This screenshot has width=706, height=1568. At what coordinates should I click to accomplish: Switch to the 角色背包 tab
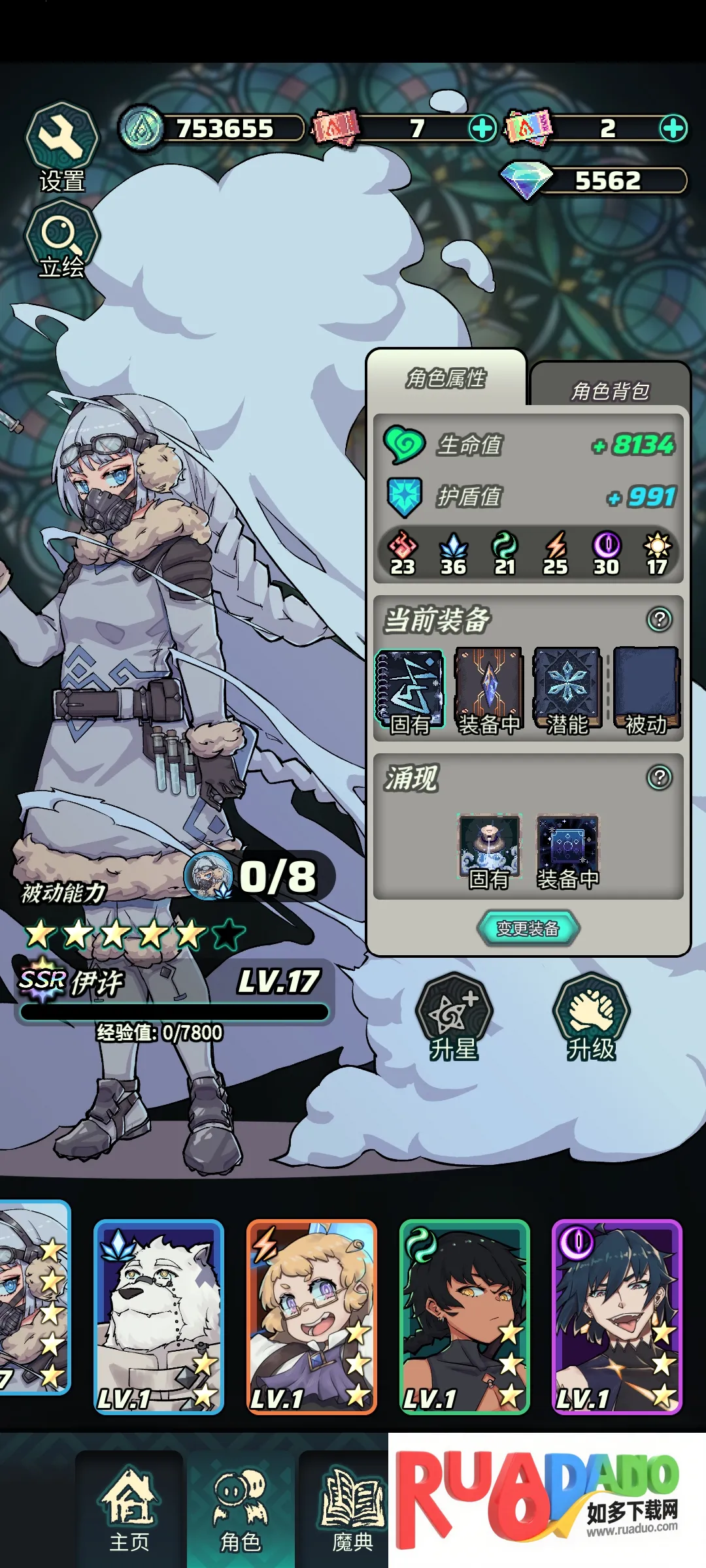(610, 389)
